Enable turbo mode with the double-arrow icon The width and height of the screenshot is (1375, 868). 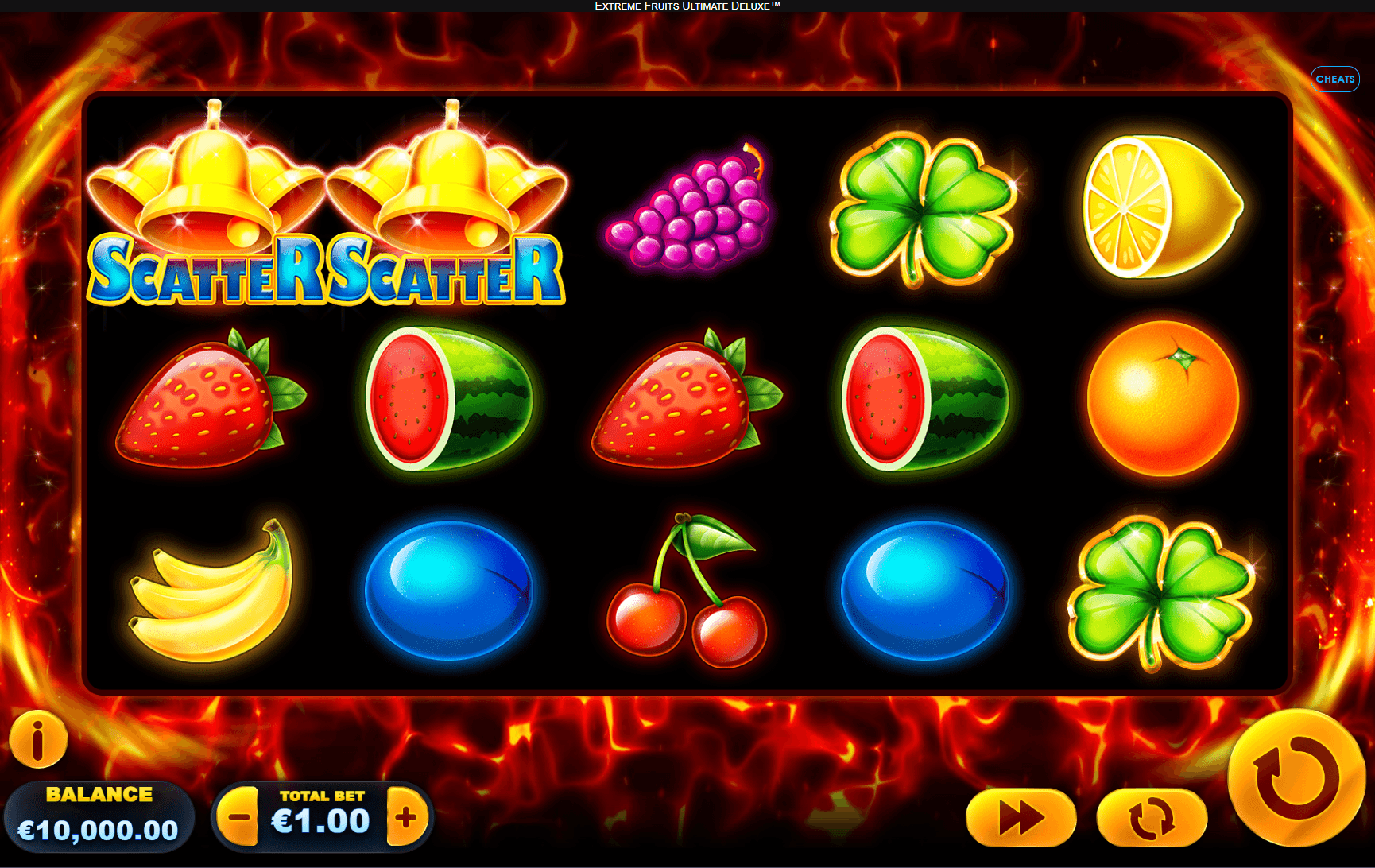[x=1020, y=816]
